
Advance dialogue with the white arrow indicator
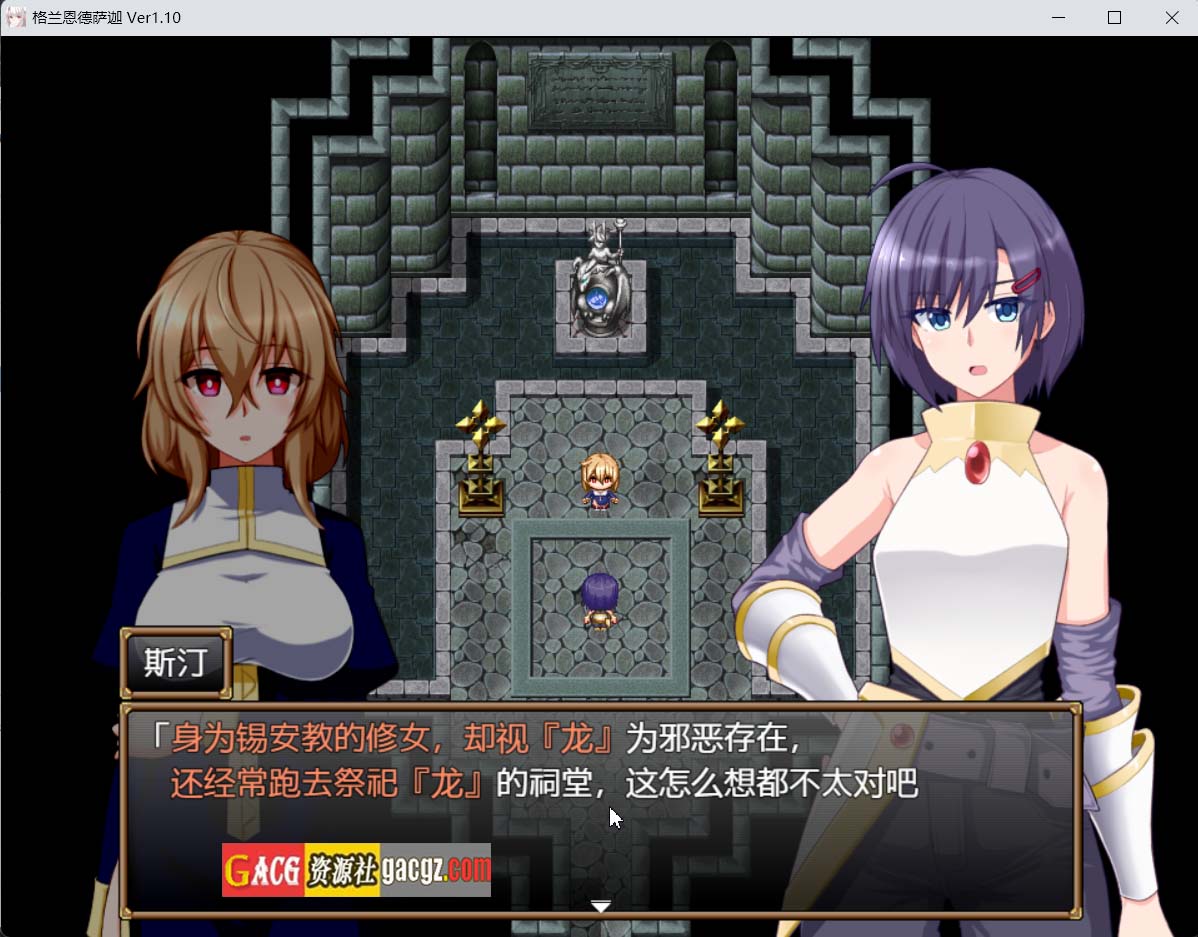click(600, 906)
